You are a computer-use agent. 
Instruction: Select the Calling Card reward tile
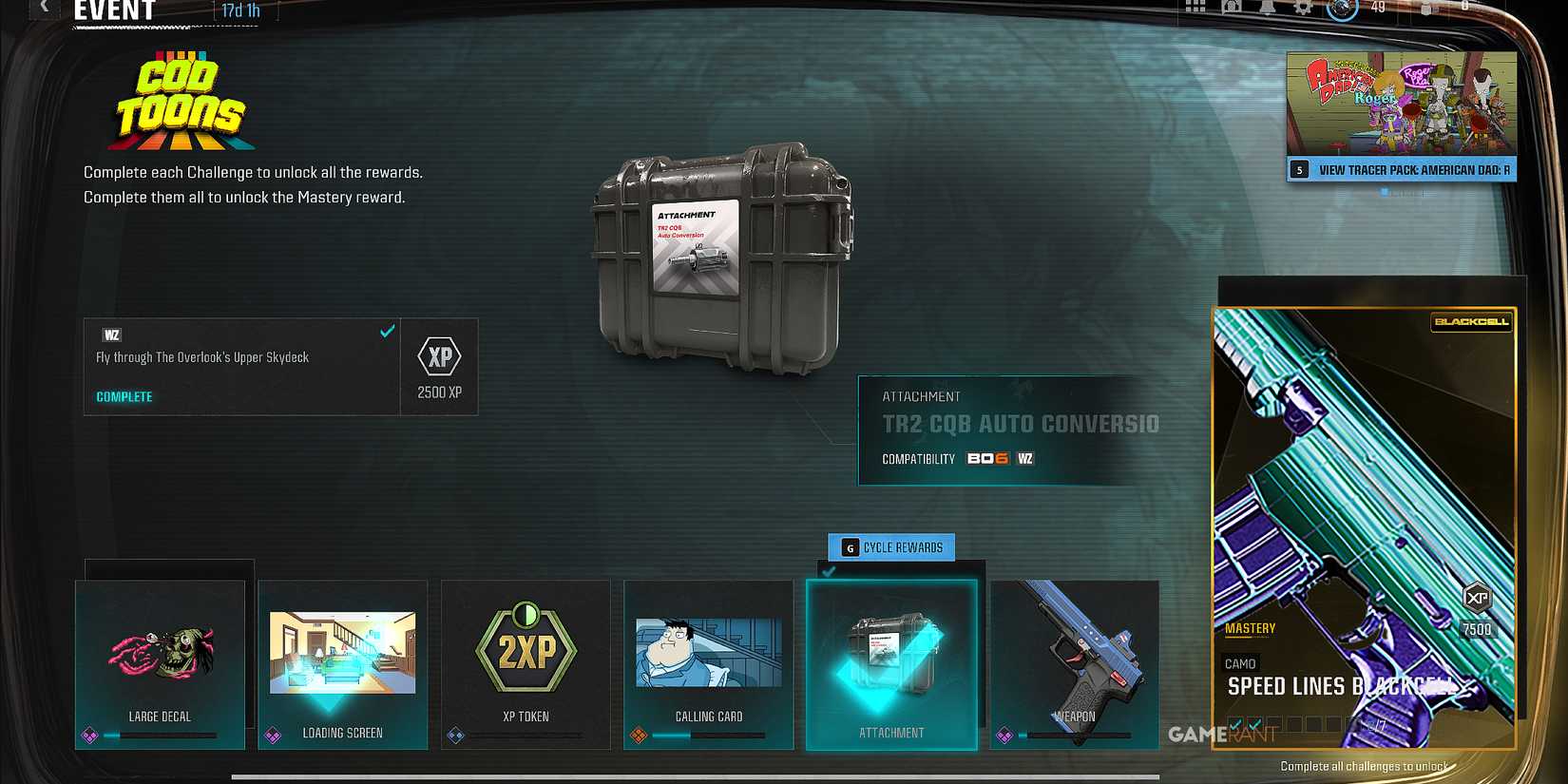pos(707,656)
